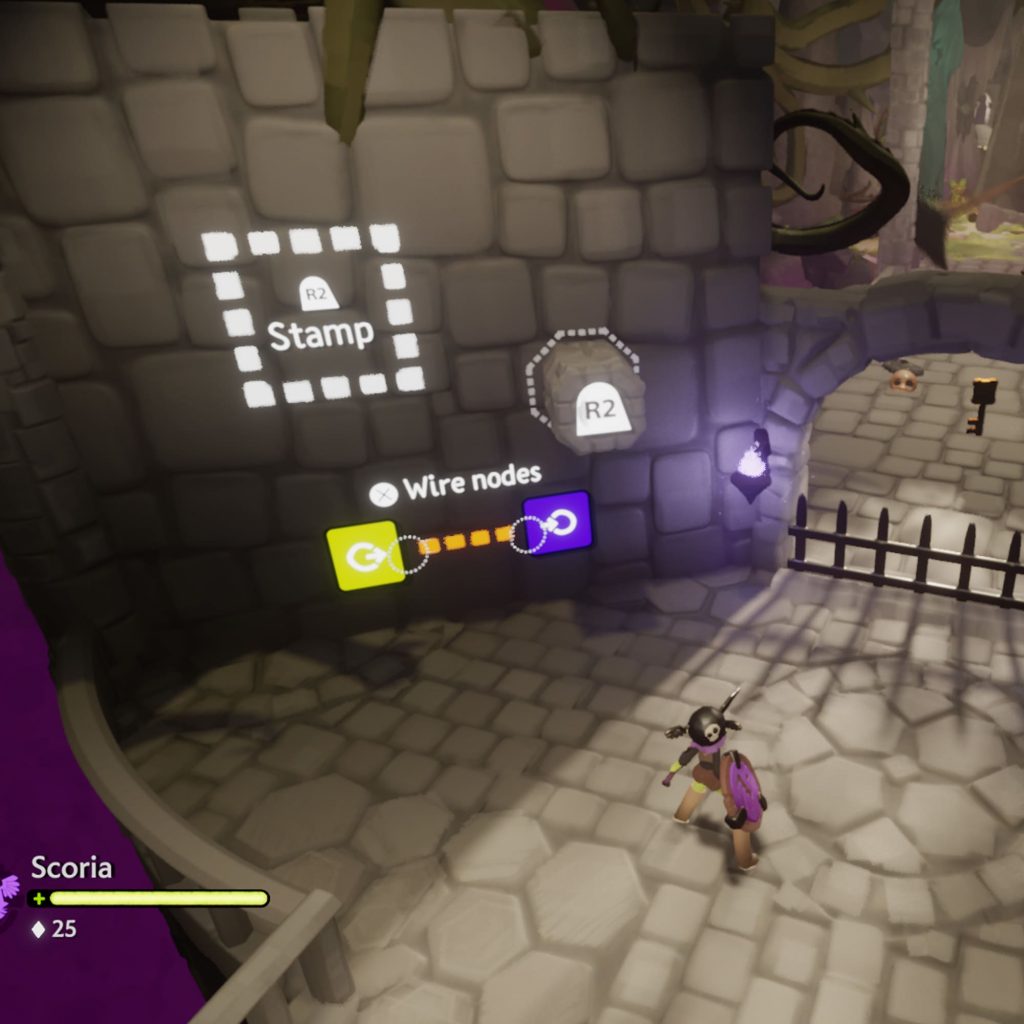The image size is (1024, 1024).
Task: Select the yellow wire output node
Action: pyautogui.click(x=365, y=556)
